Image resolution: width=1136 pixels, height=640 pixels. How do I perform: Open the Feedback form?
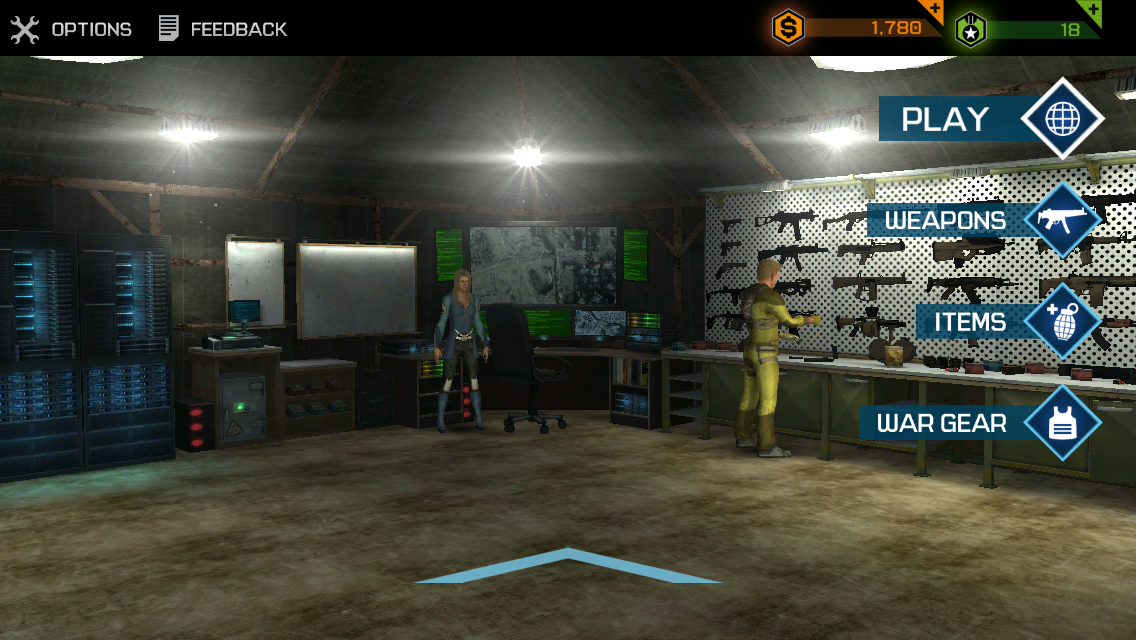point(223,29)
